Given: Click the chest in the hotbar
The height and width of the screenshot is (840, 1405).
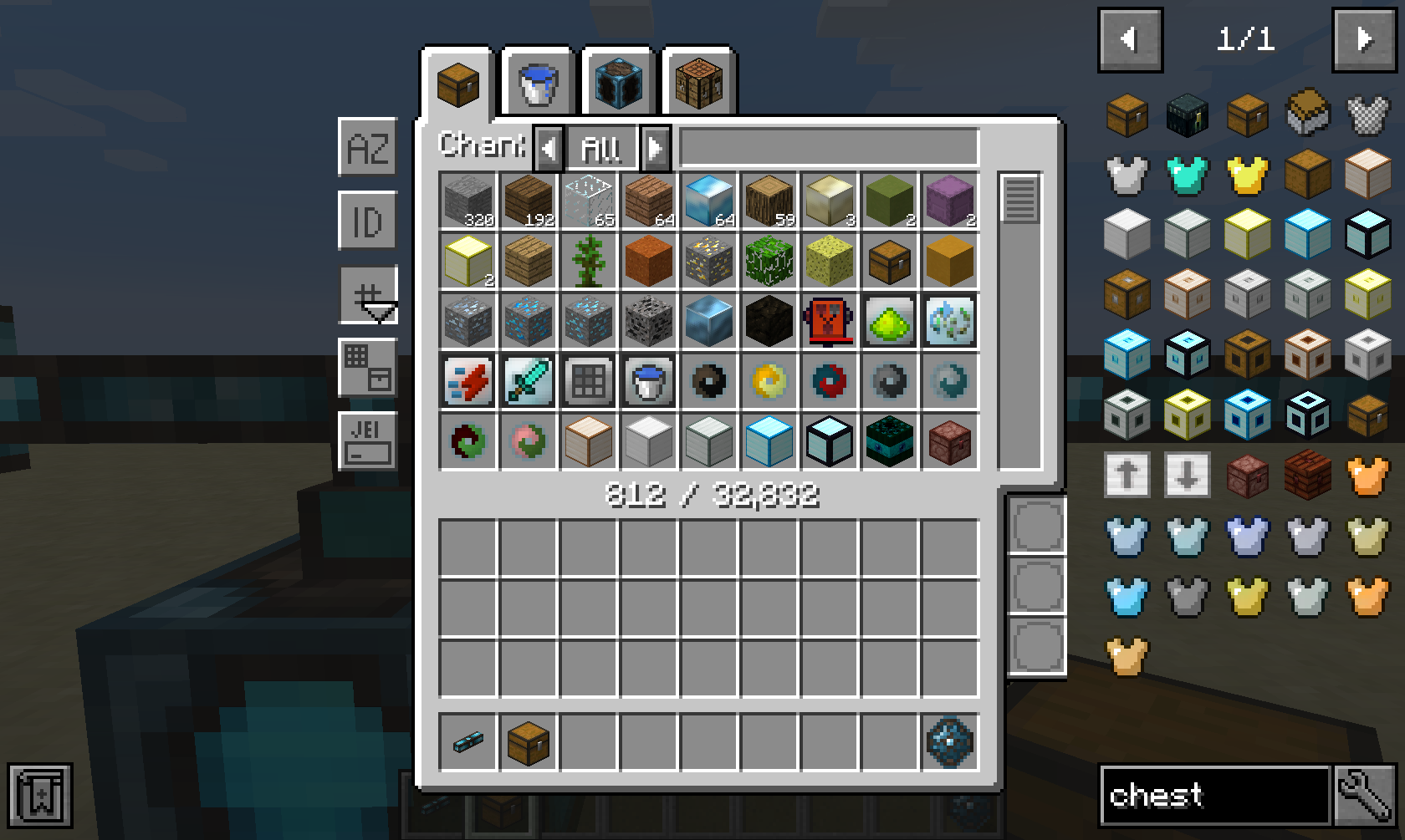Looking at the screenshot, I should [529, 741].
